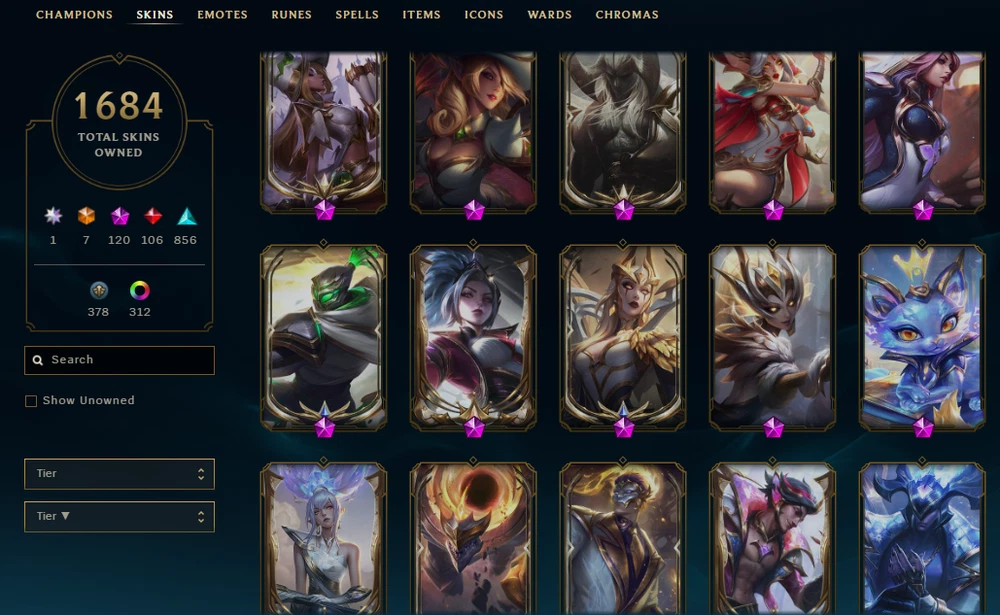The width and height of the screenshot is (1000, 615).
Task: Select the blue cat on book skin
Action: point(922,335)
